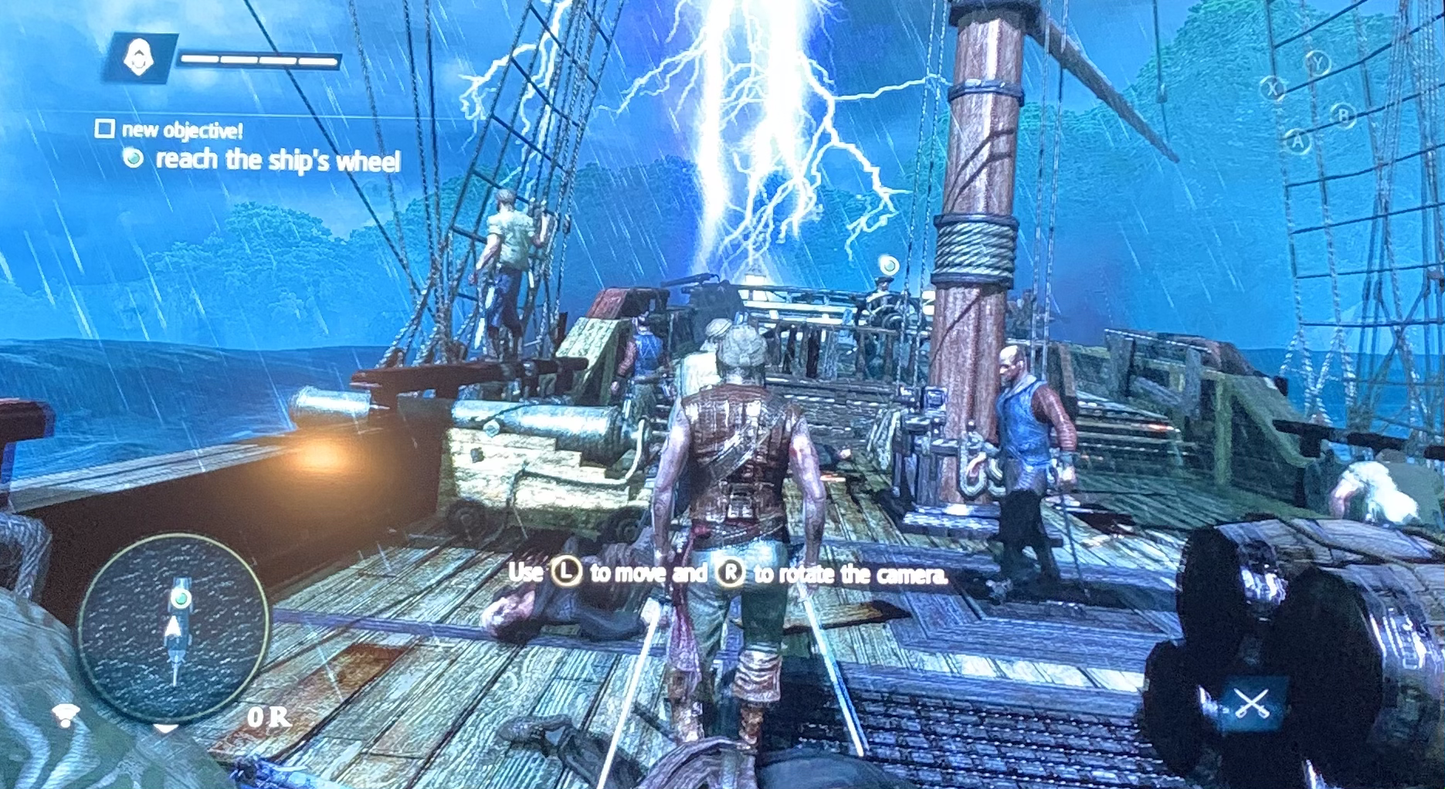1445x789 pixels.
Task: Click the hooded assassin portrait icon
Action: 140,58
